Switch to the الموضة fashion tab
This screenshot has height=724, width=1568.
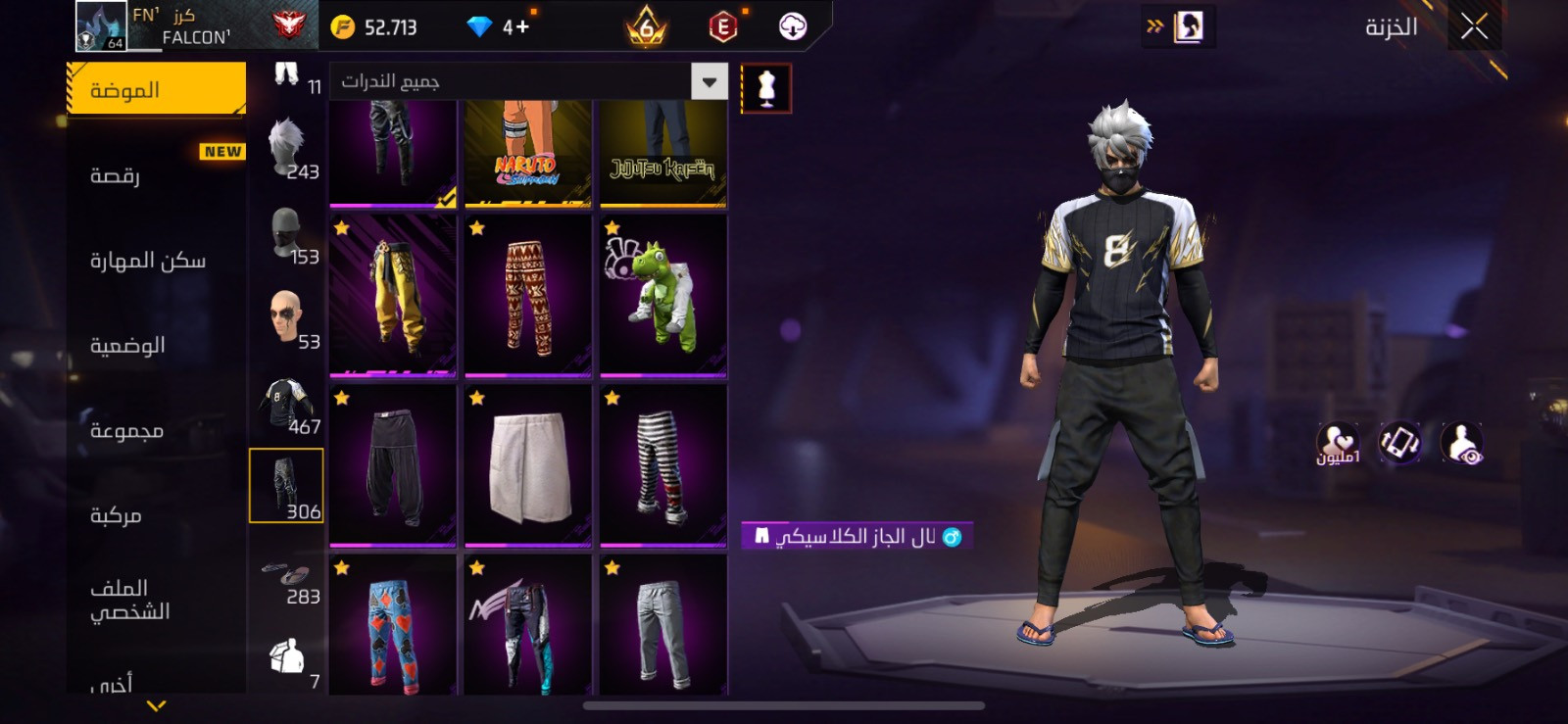pyautogui.click(x=156, y=90)
